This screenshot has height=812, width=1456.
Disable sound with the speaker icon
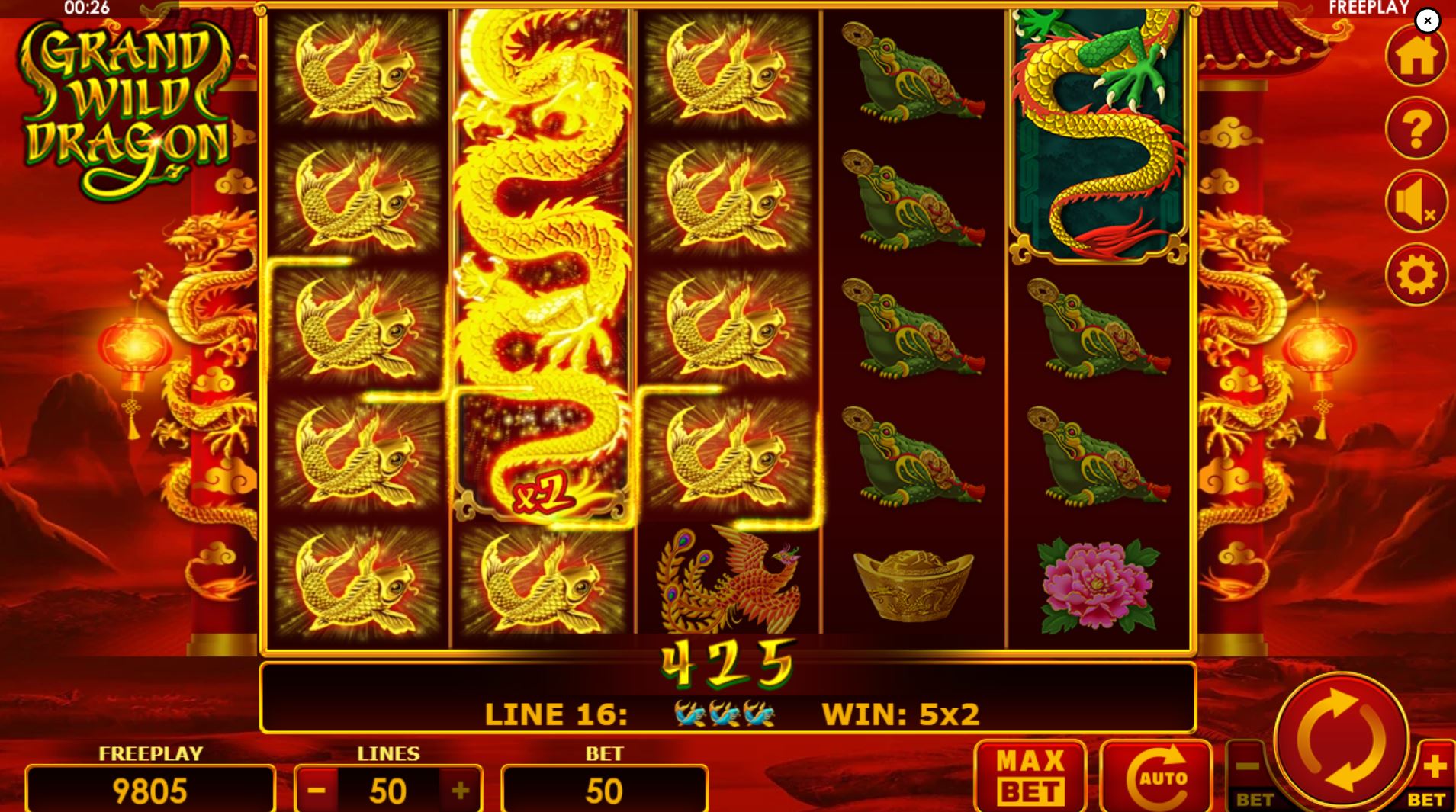tap(1416, 202)
